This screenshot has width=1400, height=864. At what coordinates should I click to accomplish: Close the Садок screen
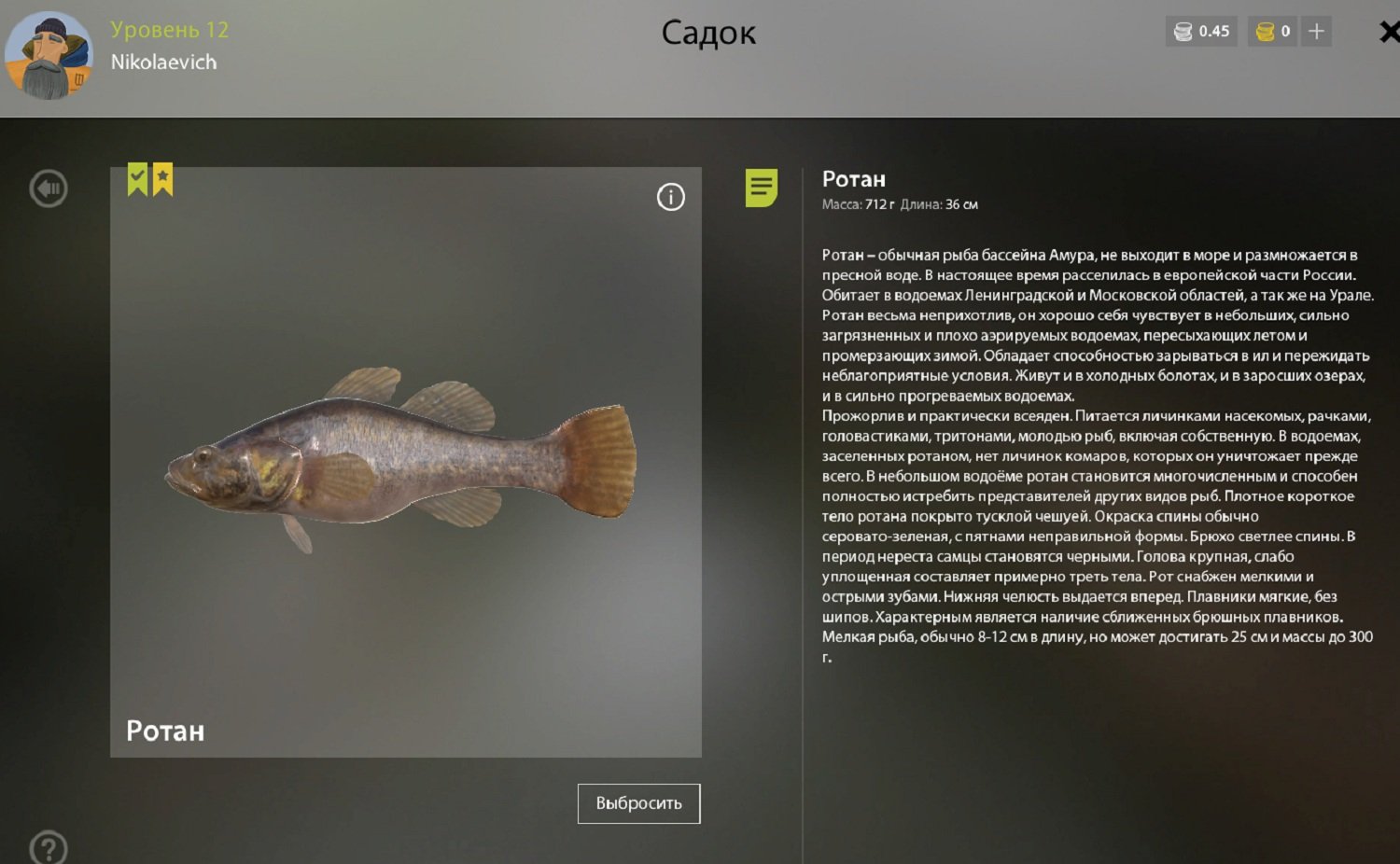1389,32
